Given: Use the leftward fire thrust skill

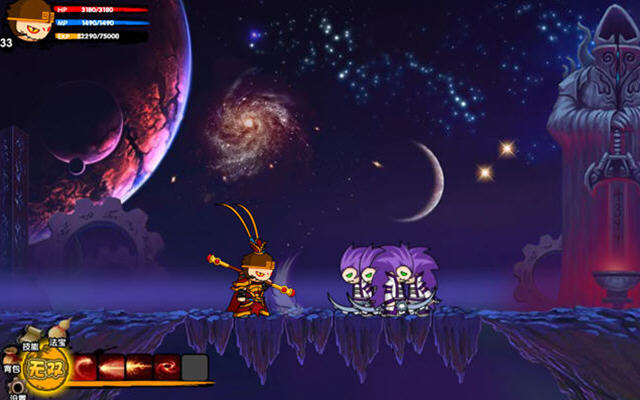Looking at the screenshot, I should pyautogui.click(x=113, y=367).
